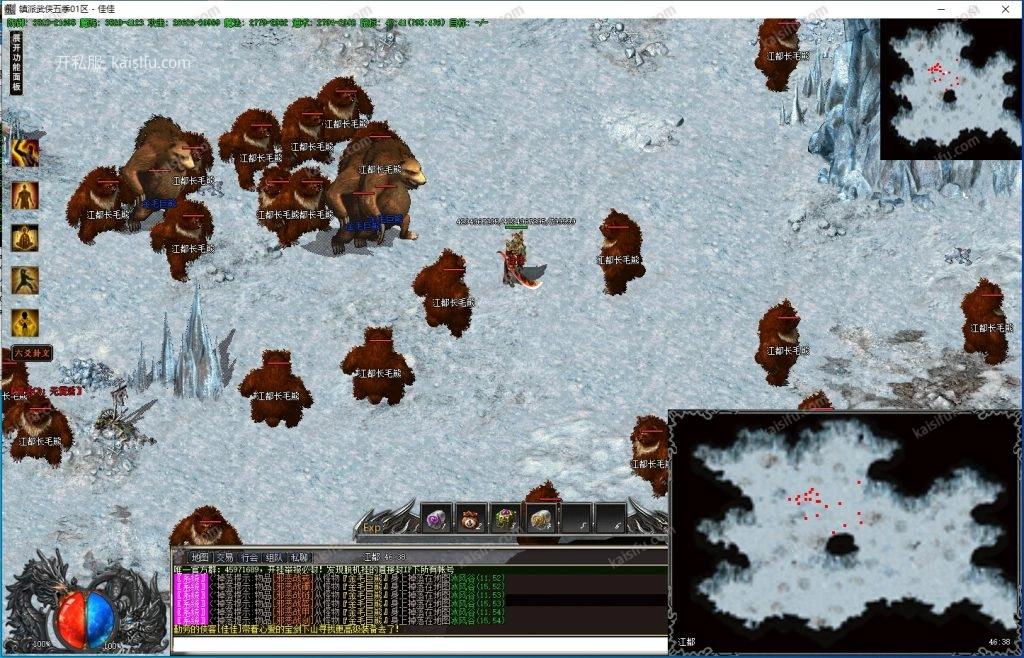
Task: Open the 六爻卦文 button
Action: 30,353
